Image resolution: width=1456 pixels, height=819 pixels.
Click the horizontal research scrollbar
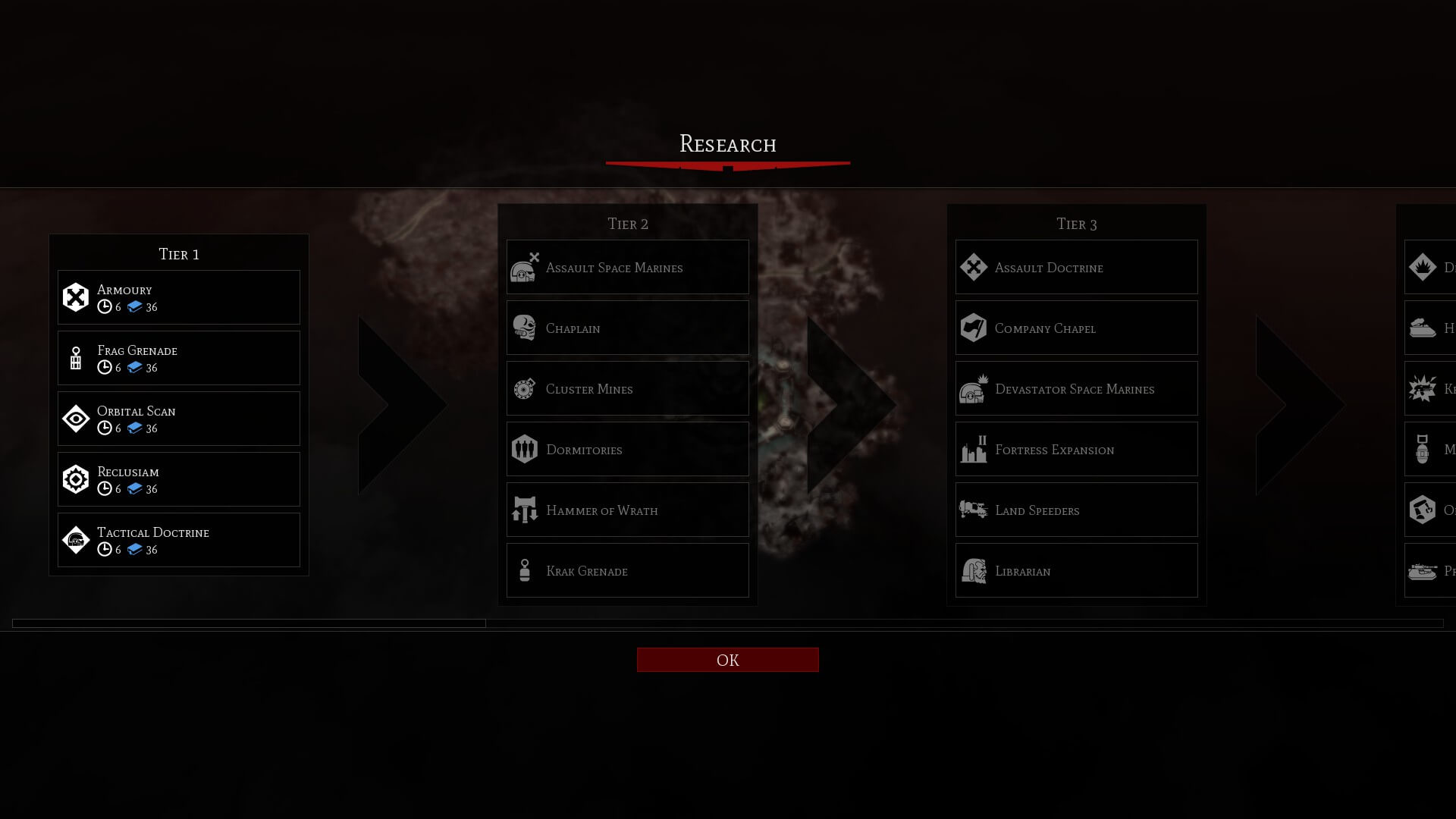click(x=249, y=623)
